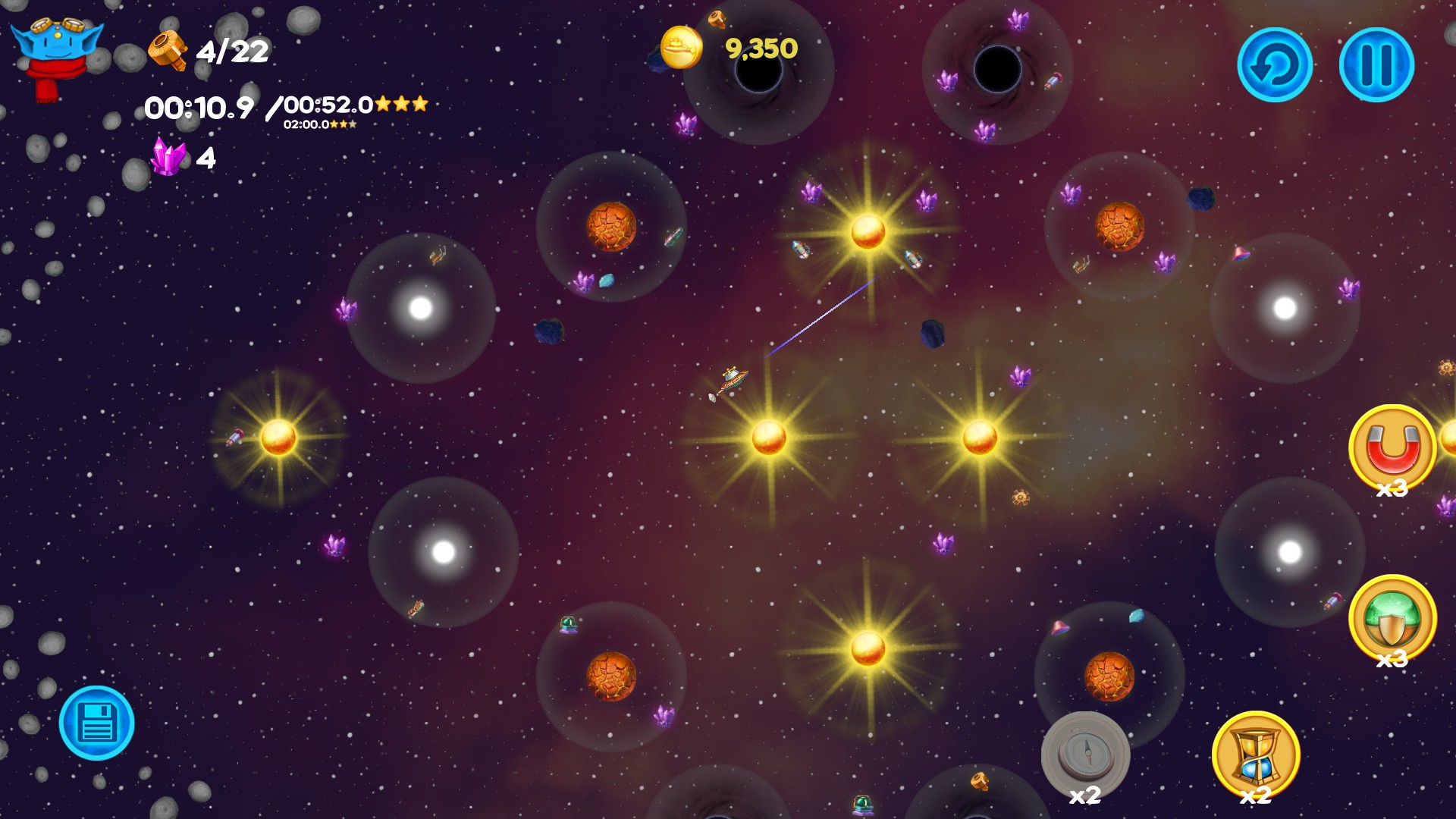Pause the game

coord(1376,65)
